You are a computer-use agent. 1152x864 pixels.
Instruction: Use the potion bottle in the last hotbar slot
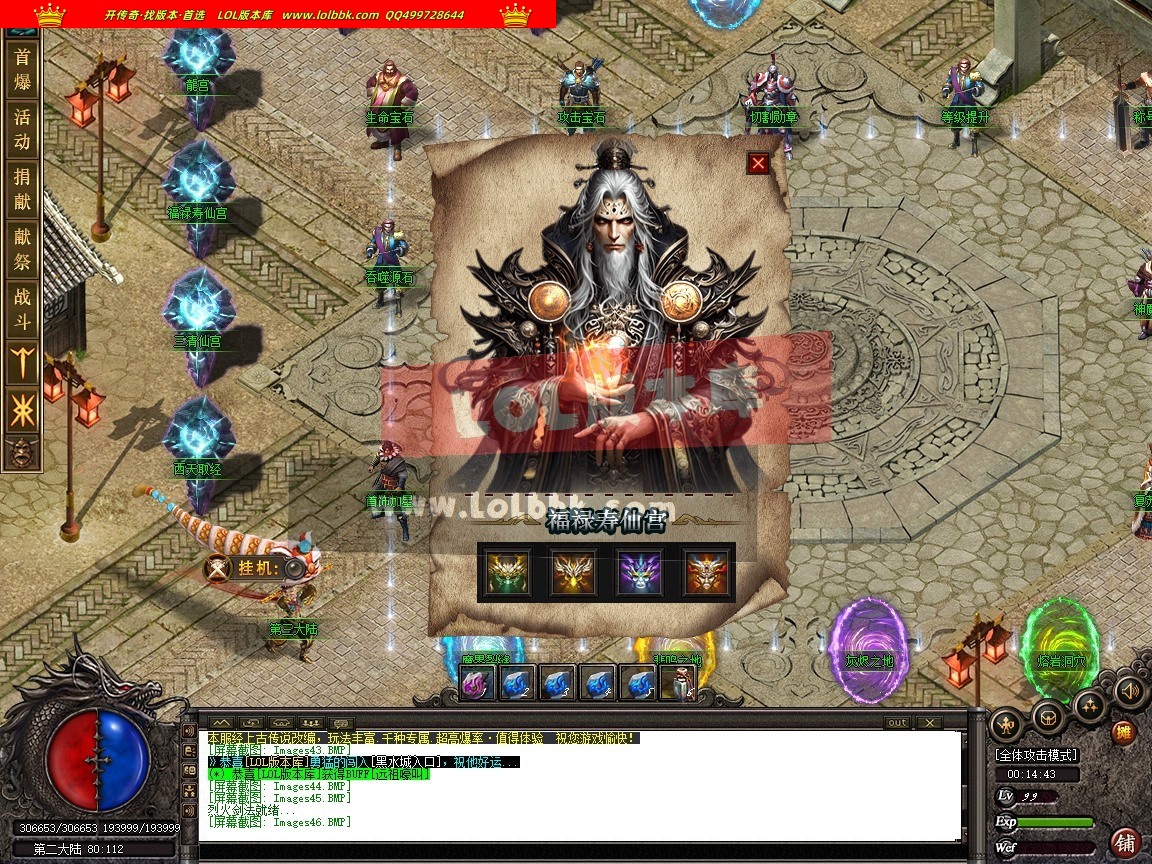click(680, 683)
